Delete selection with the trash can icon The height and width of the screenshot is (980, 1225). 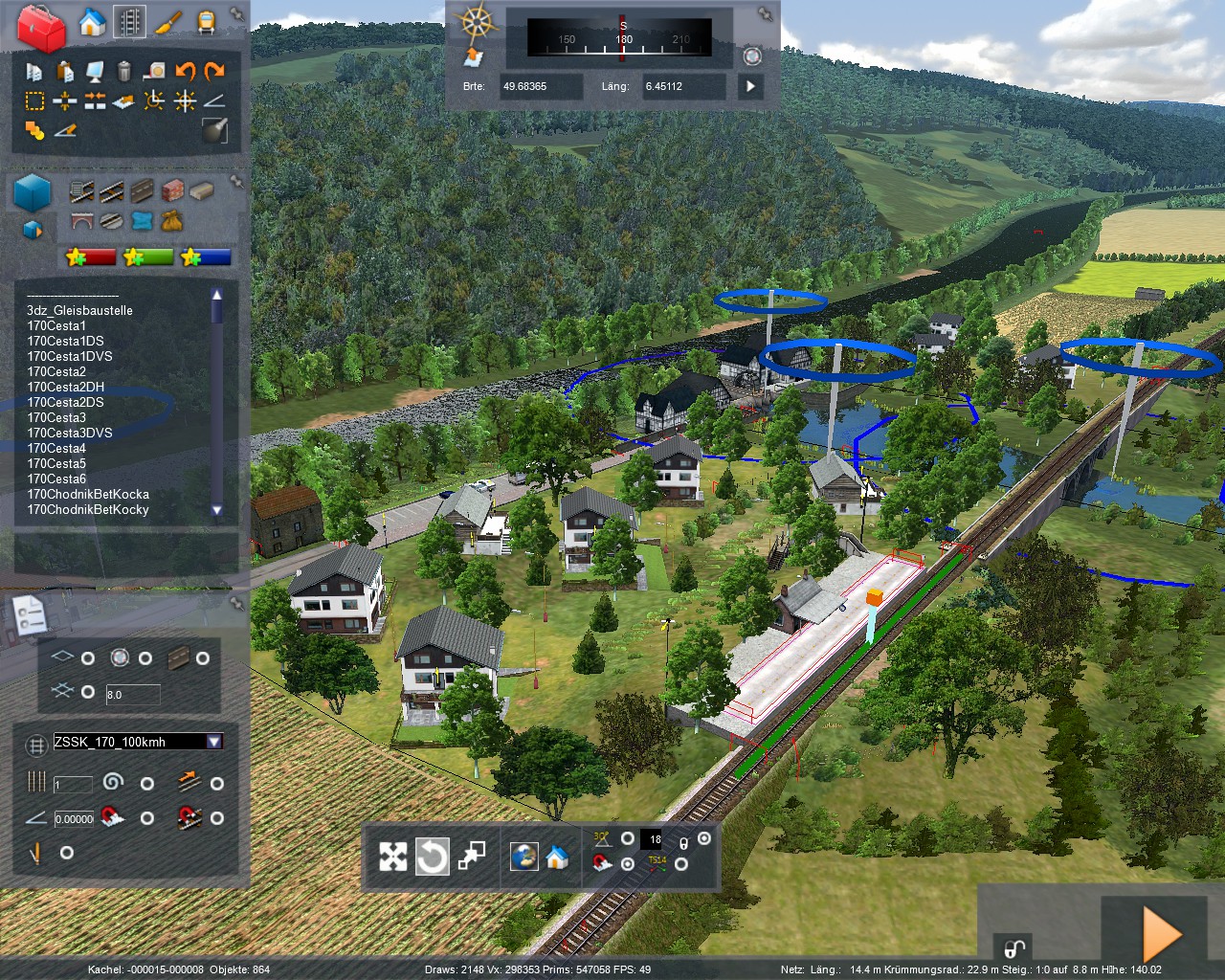click(123, 71)
